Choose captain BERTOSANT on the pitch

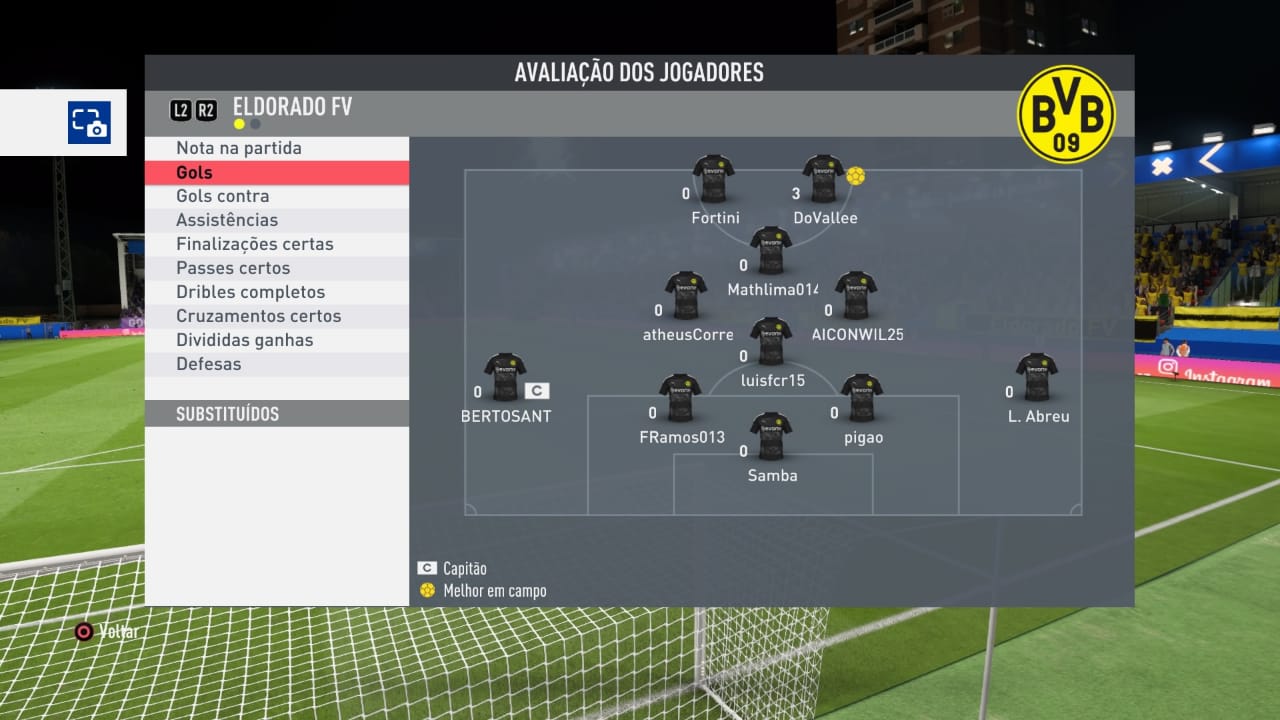(505, 376)
